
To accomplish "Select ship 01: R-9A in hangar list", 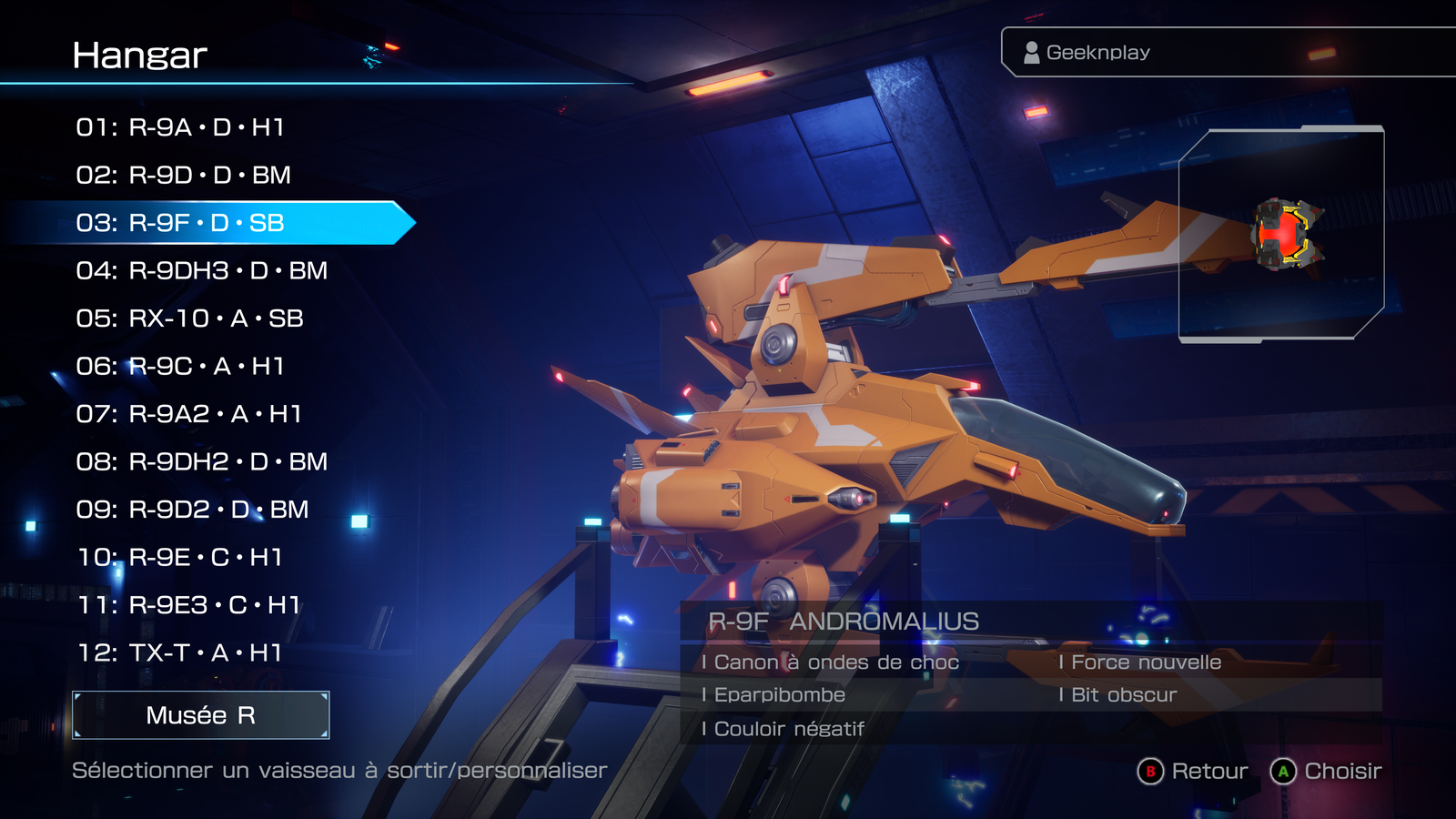I will (180, 127).
